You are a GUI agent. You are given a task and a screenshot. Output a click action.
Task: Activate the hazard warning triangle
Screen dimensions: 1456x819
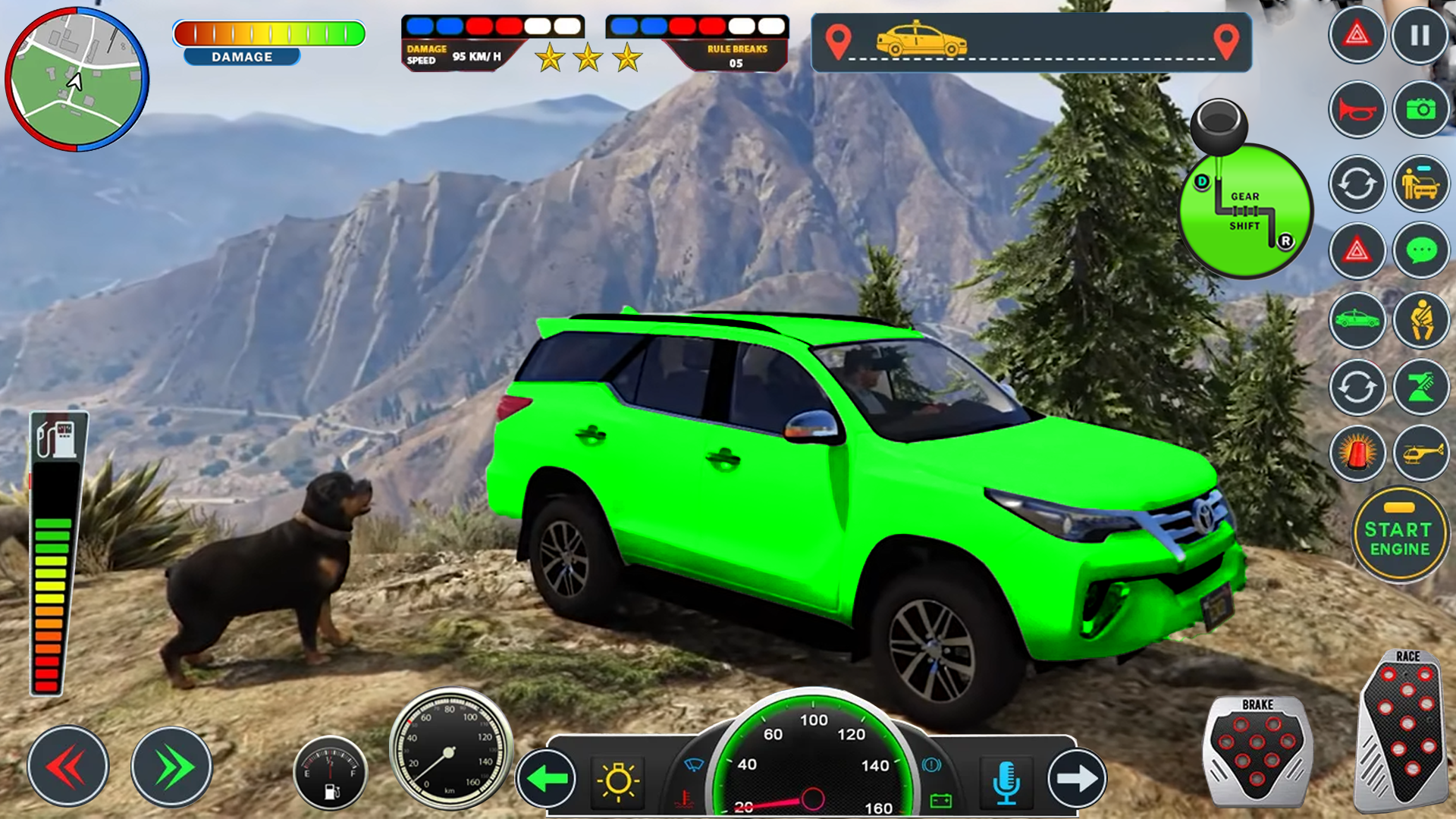coord(1357,34)
